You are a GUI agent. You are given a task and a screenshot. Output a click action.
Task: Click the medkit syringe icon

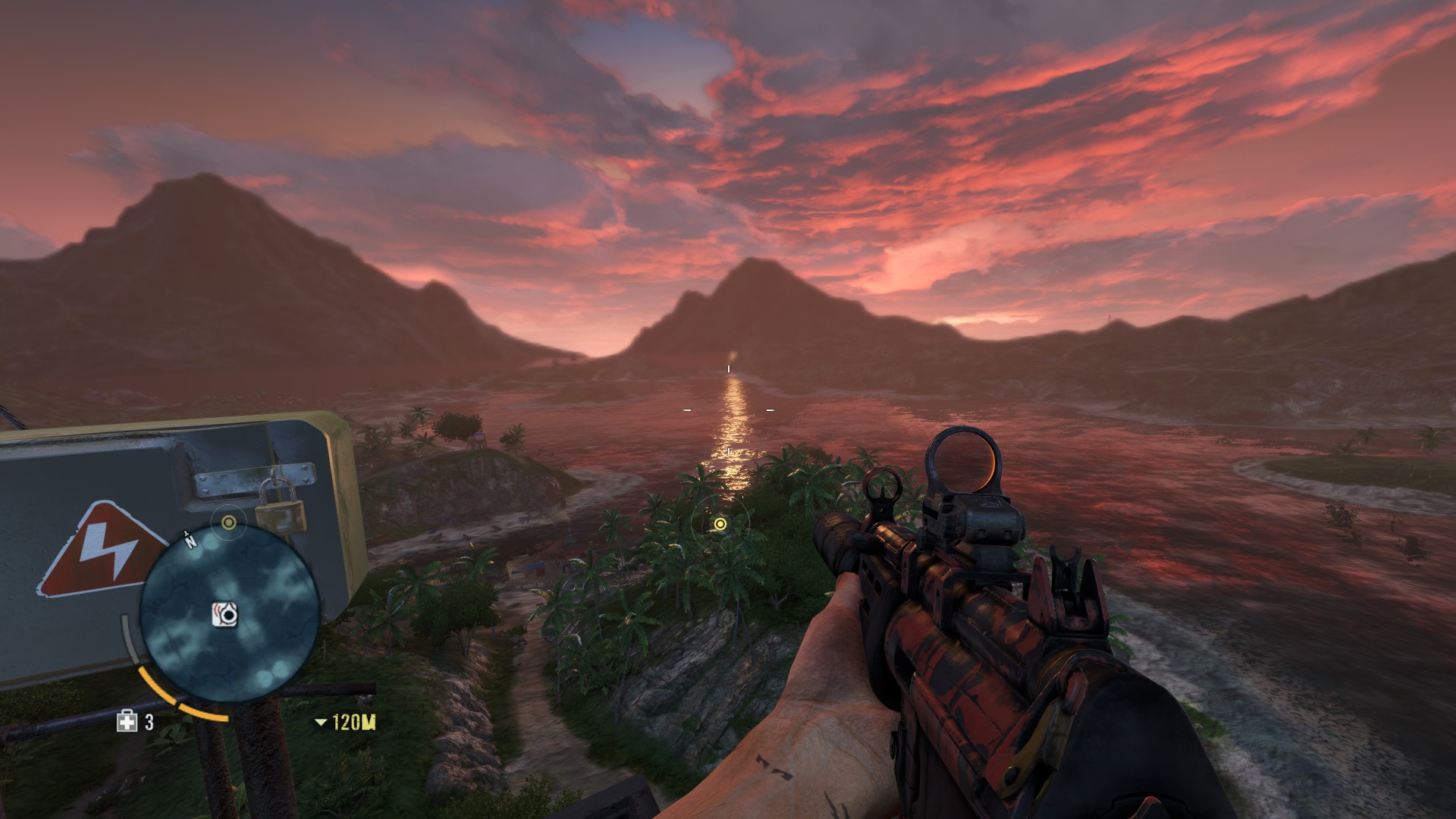click(127, 721)
